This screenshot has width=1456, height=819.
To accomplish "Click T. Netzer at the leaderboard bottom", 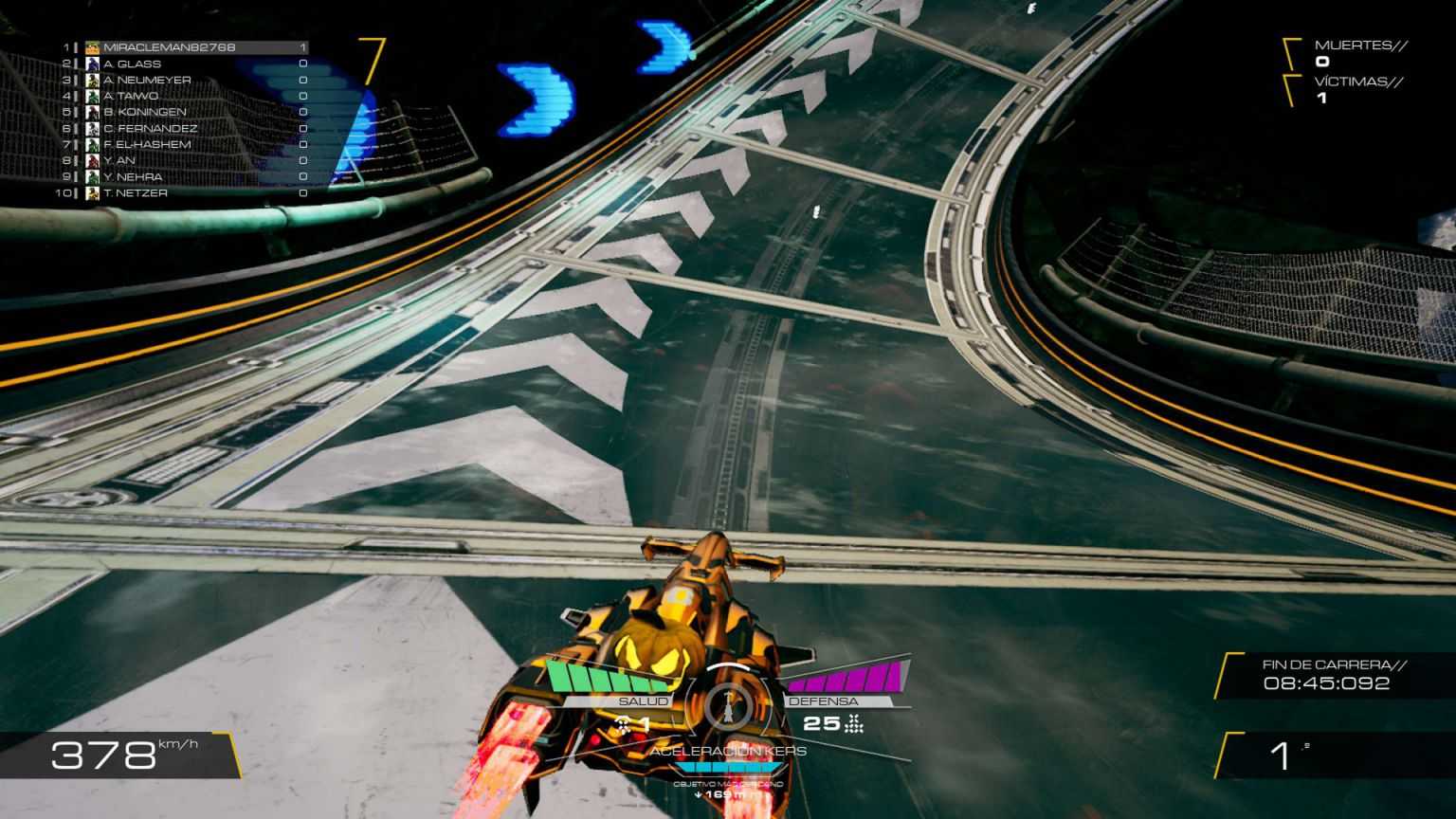I will point(136,192).
